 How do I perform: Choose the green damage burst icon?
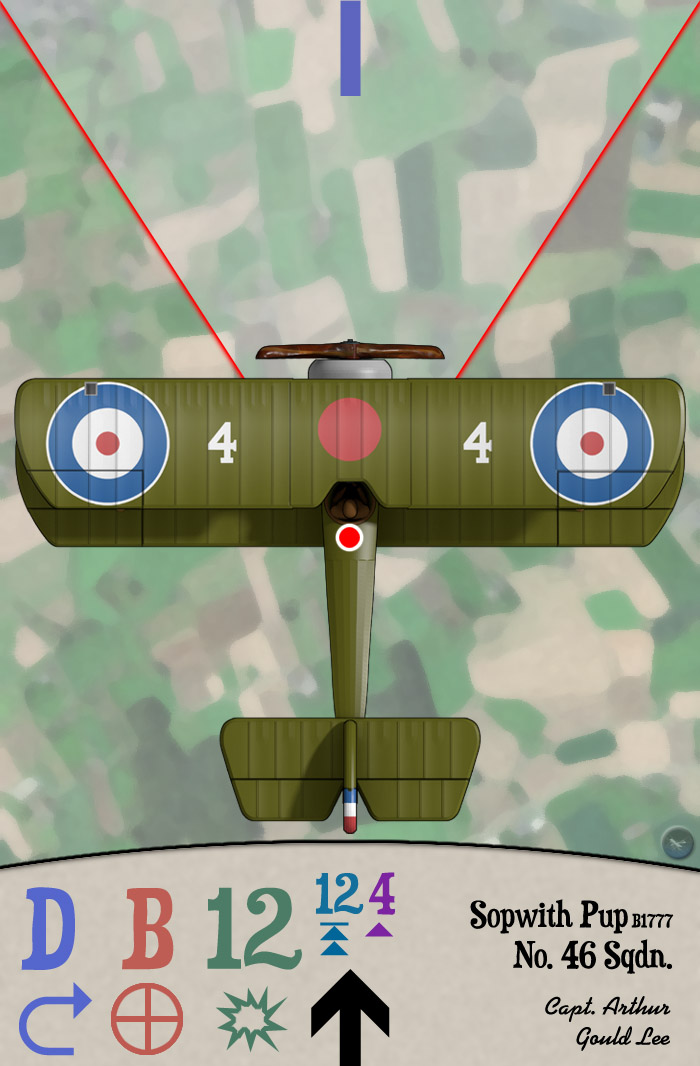click(251, 1019)
